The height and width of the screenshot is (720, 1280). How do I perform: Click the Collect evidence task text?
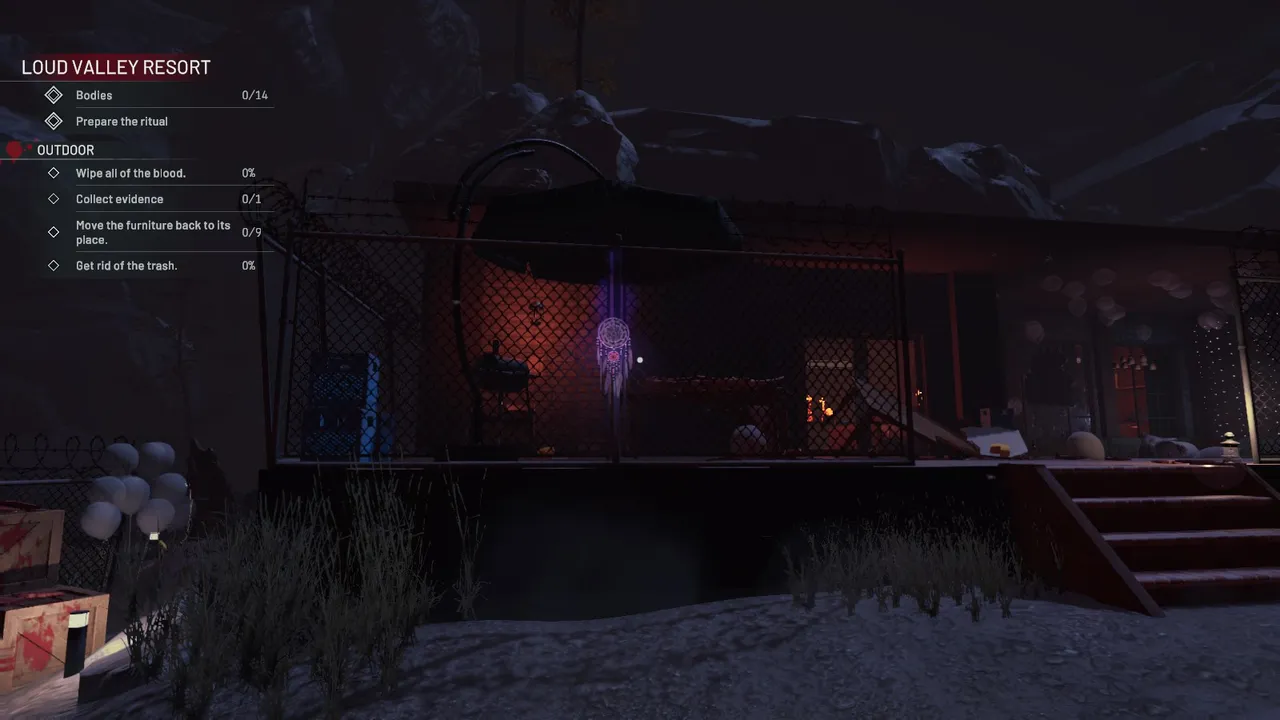119,199
